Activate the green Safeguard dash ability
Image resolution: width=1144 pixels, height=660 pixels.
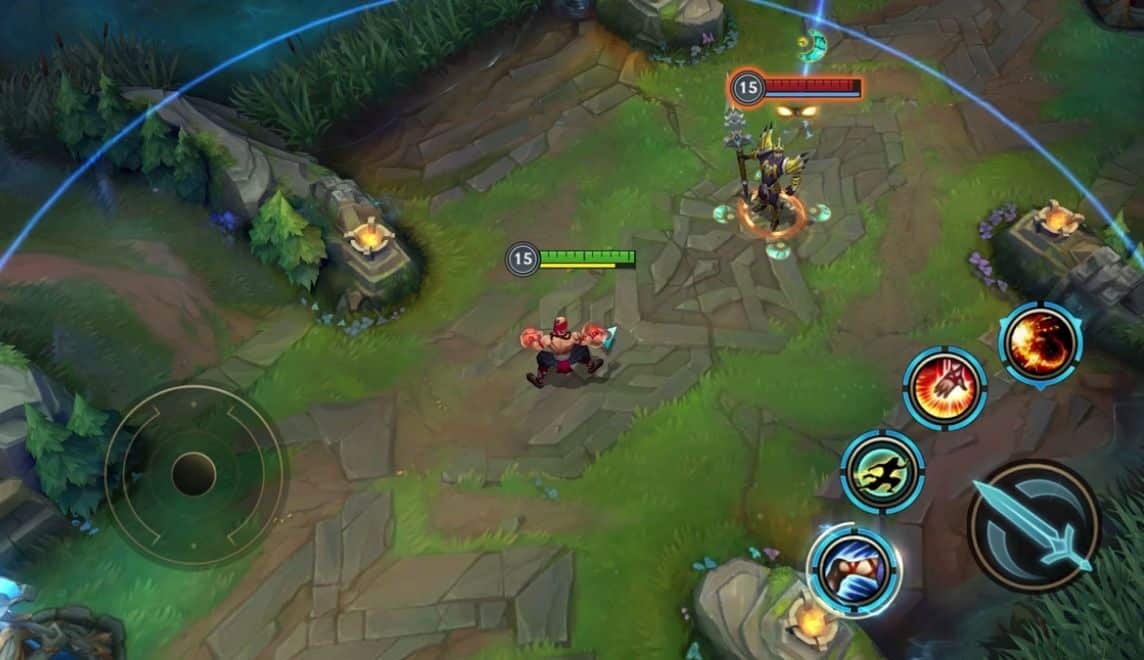[x=882, y=472]
